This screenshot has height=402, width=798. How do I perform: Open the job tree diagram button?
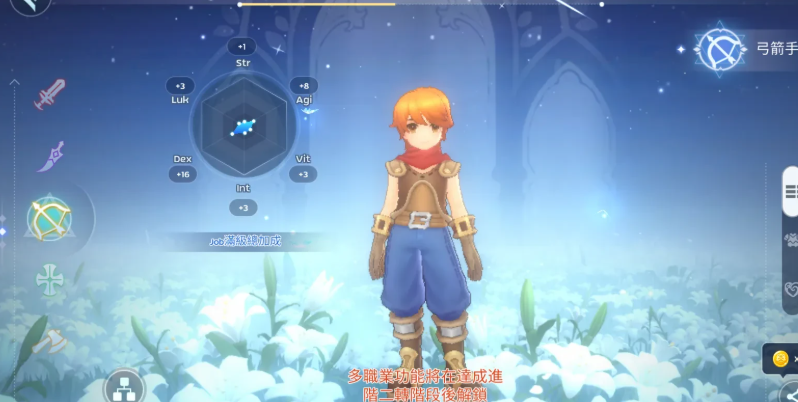(x=125, y=385)
